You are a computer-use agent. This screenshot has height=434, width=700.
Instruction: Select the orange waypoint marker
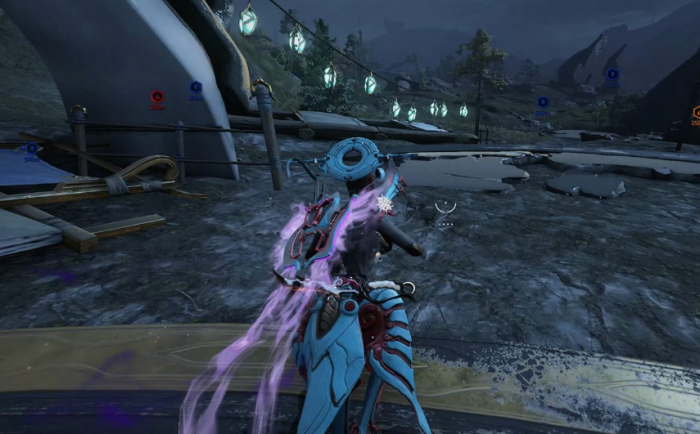coord(696,113)
